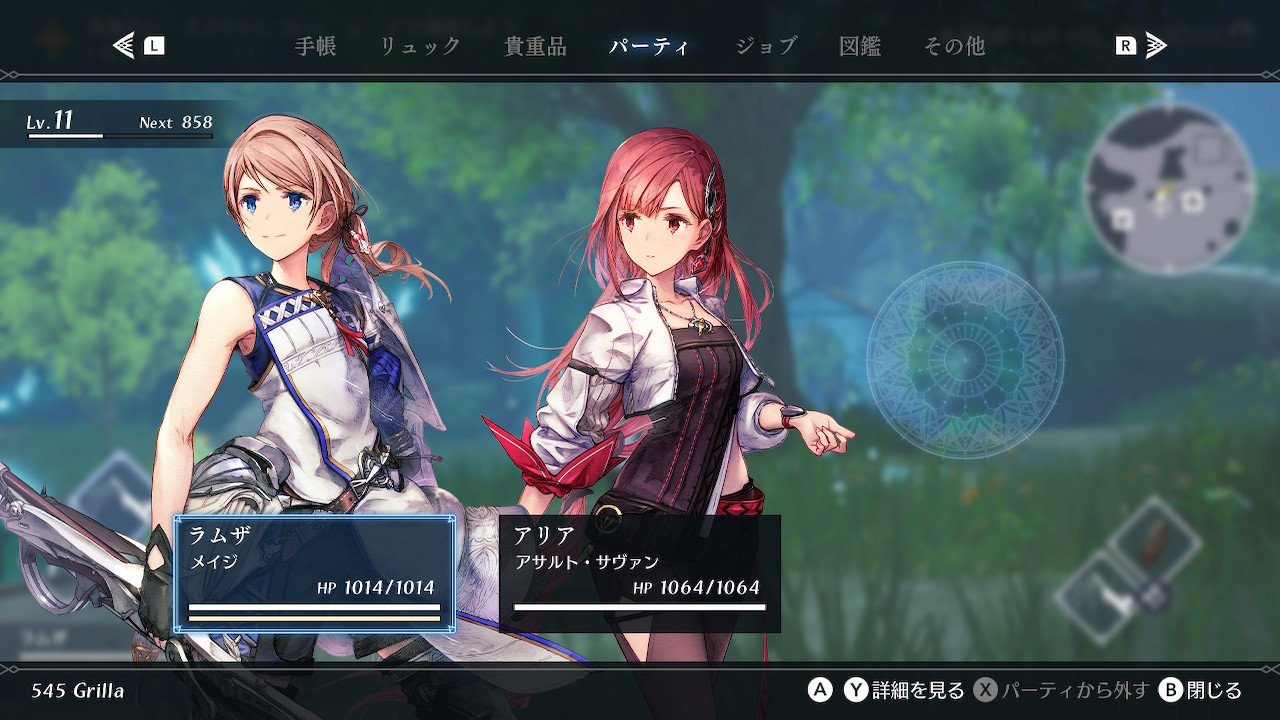Remove member with パーティから外す
1280x720 pixels.
pyautogui.click(x=1062, y=690)
